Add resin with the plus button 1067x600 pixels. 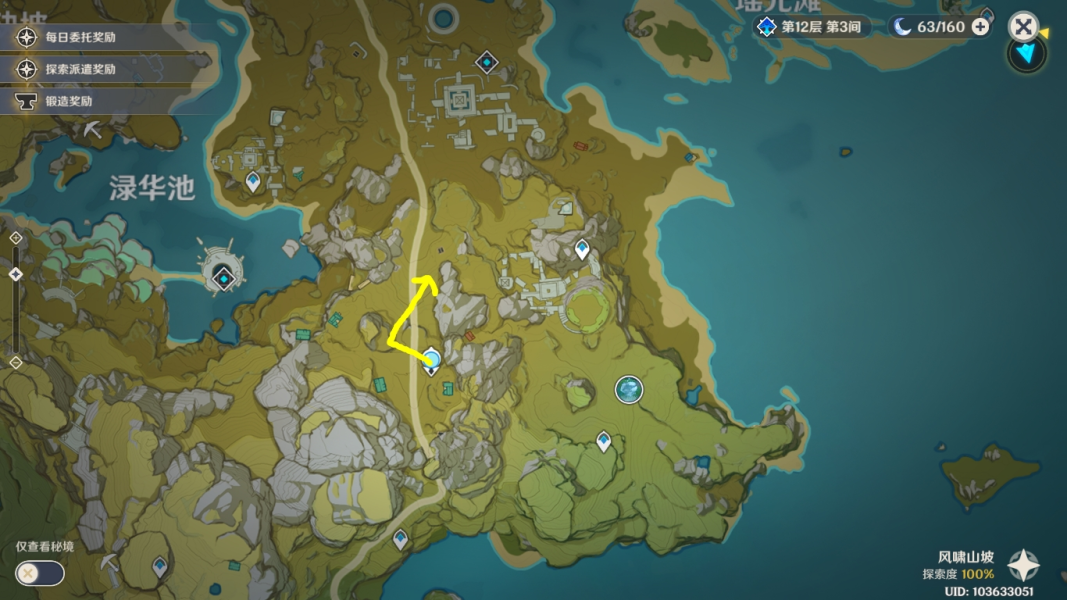click(981, 27)
